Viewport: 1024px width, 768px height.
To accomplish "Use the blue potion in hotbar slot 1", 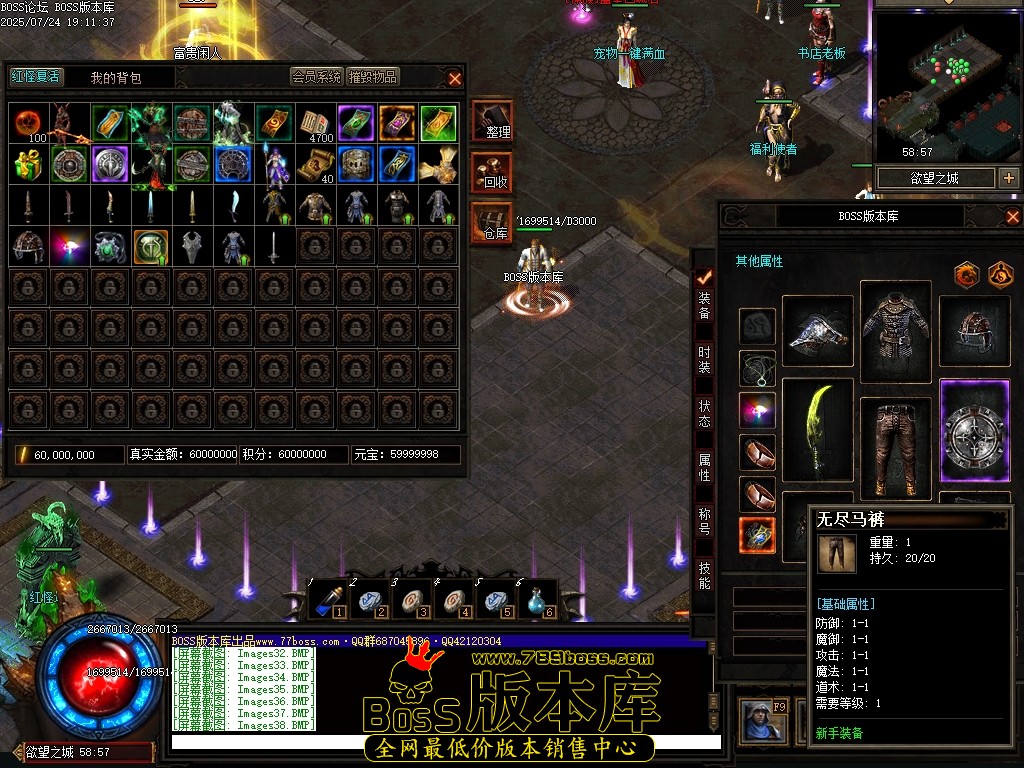I will pyautogui.click(x=328, y=599).
